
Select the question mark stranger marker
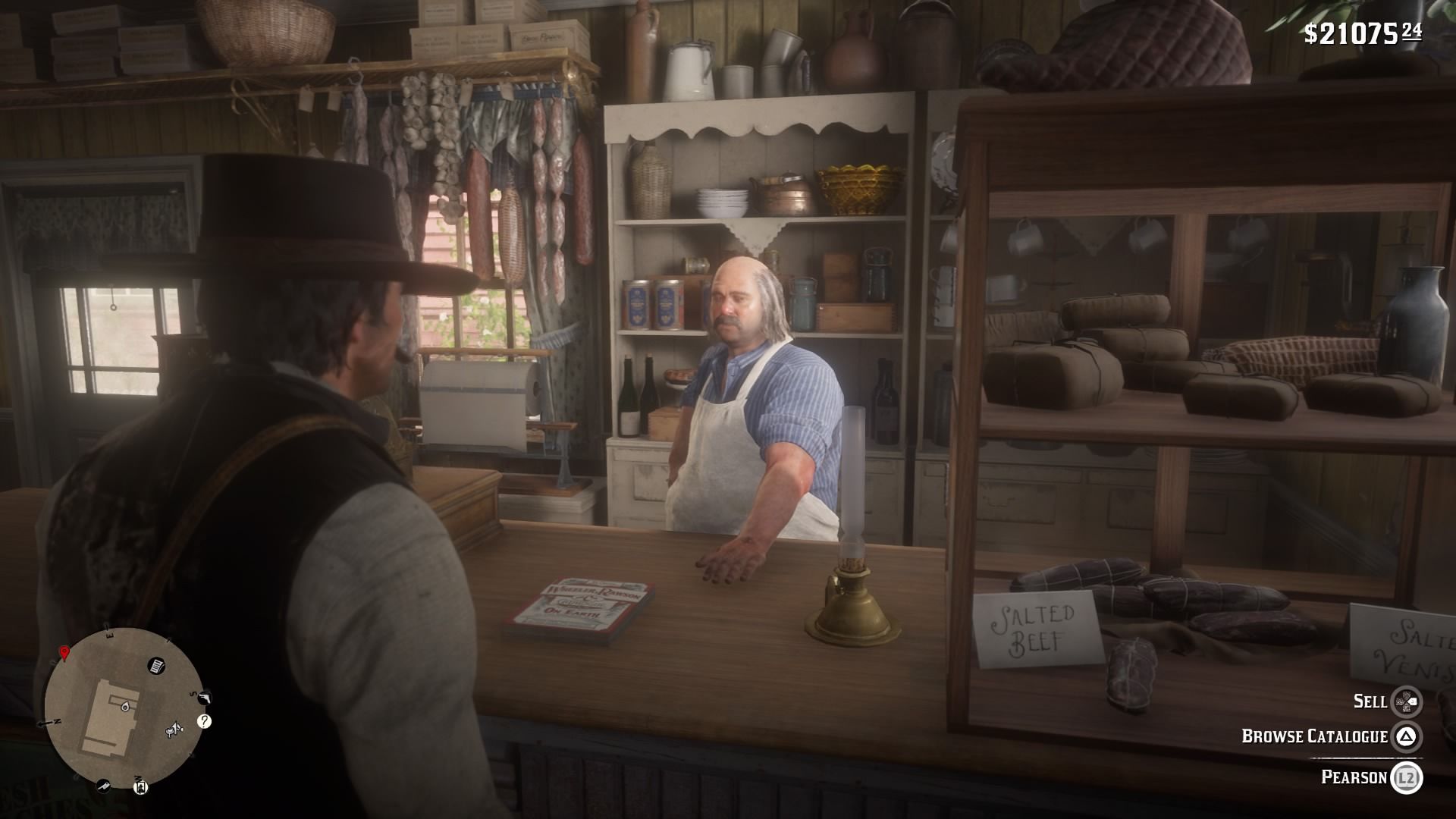coord(204,721)
